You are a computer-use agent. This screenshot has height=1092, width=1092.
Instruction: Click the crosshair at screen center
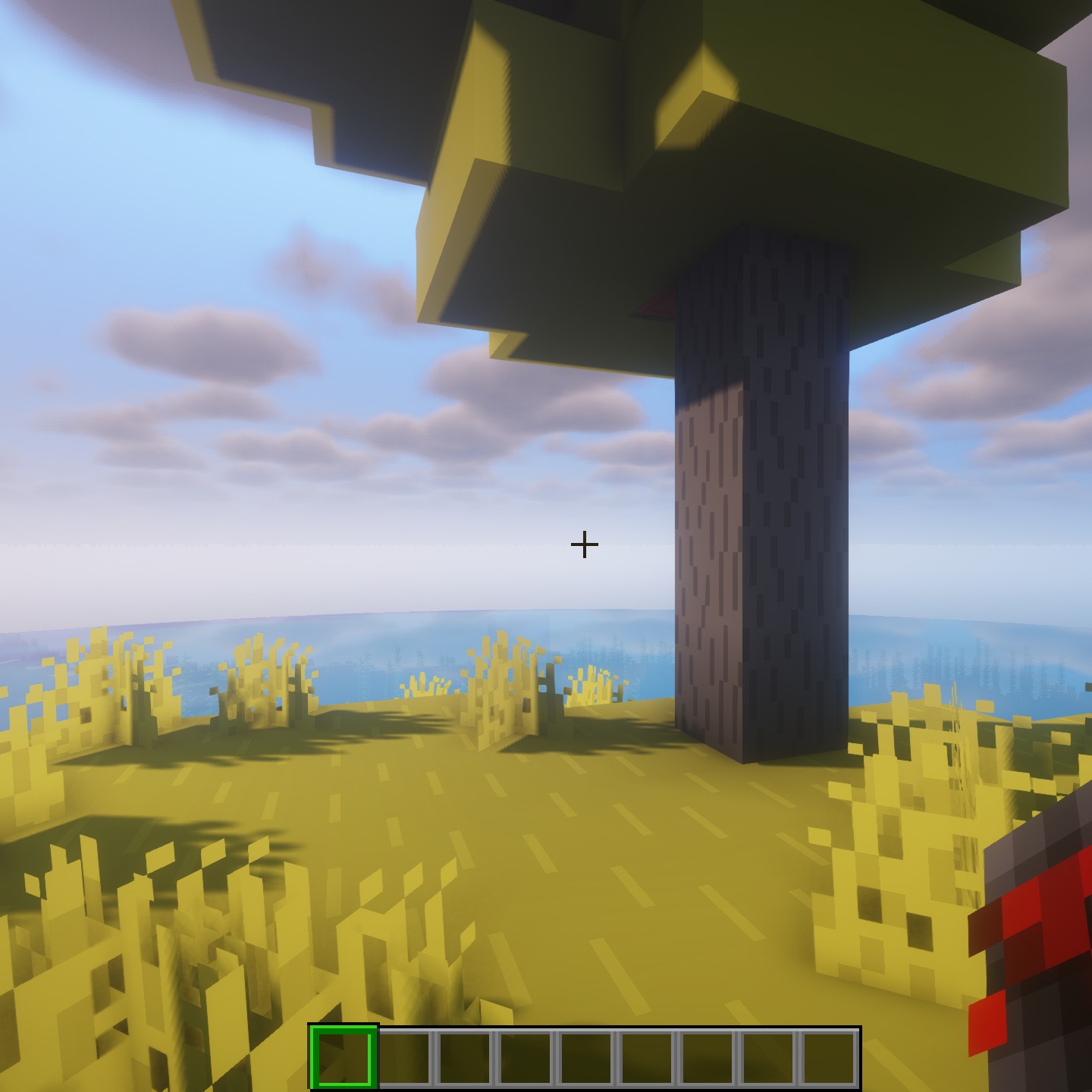click(584, 543)
